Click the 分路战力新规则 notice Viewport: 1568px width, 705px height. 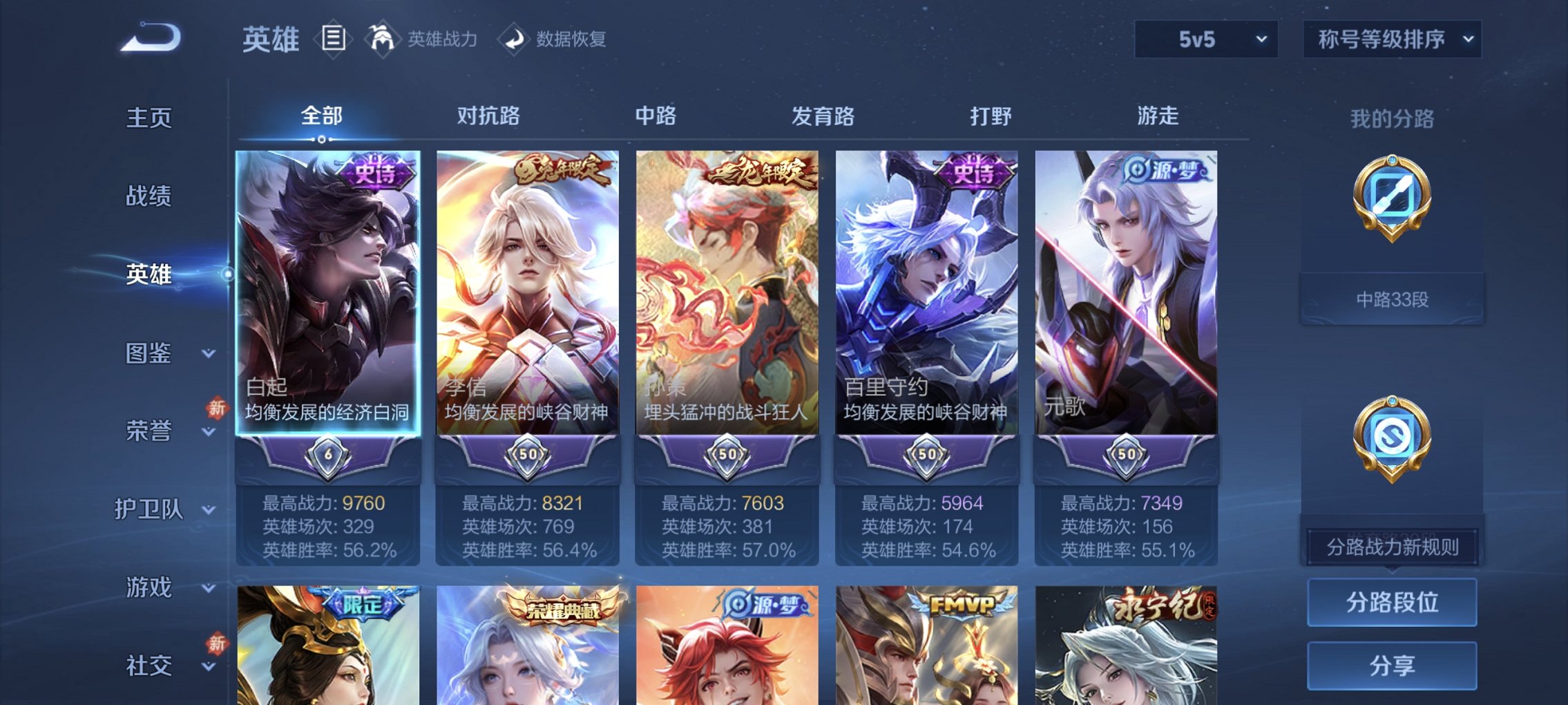(1392, 545)
